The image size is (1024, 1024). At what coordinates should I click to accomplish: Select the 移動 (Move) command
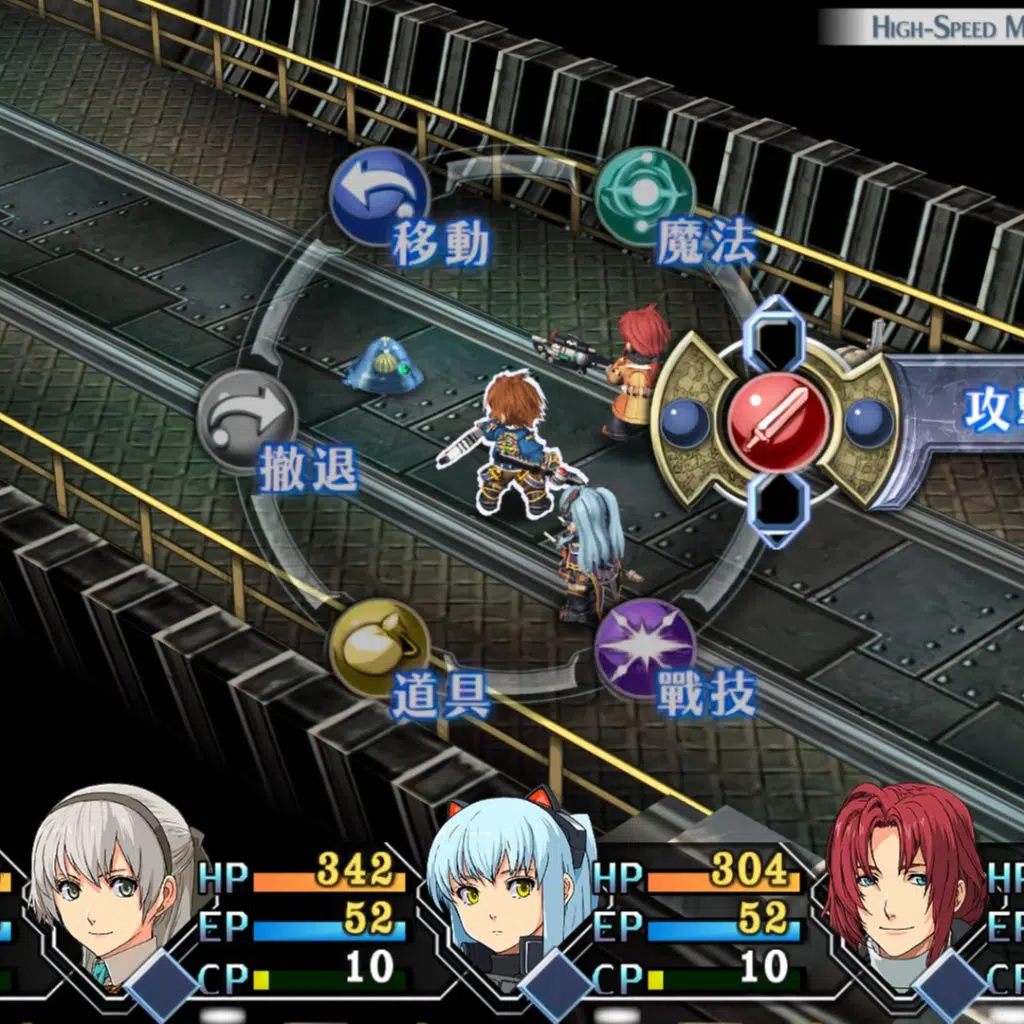point(379,197)
